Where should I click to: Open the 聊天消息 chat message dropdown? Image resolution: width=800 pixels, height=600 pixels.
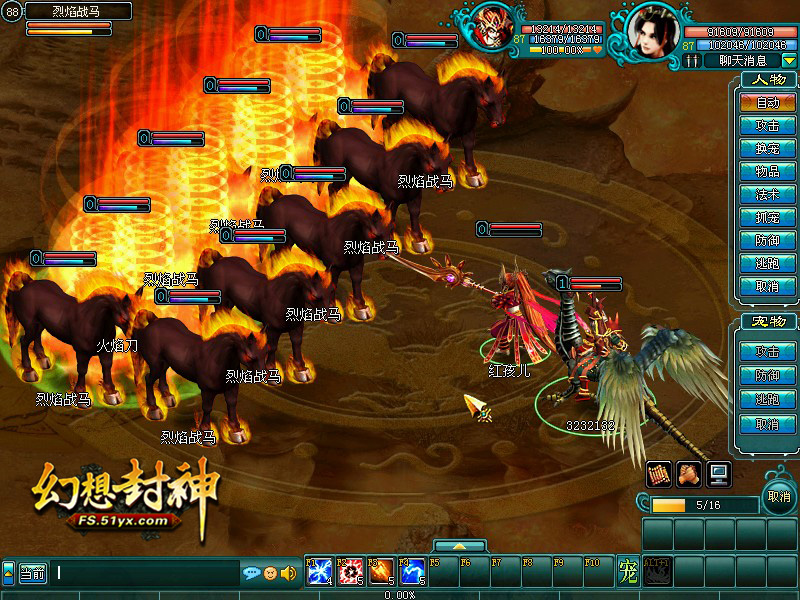[x=790, y=61]
